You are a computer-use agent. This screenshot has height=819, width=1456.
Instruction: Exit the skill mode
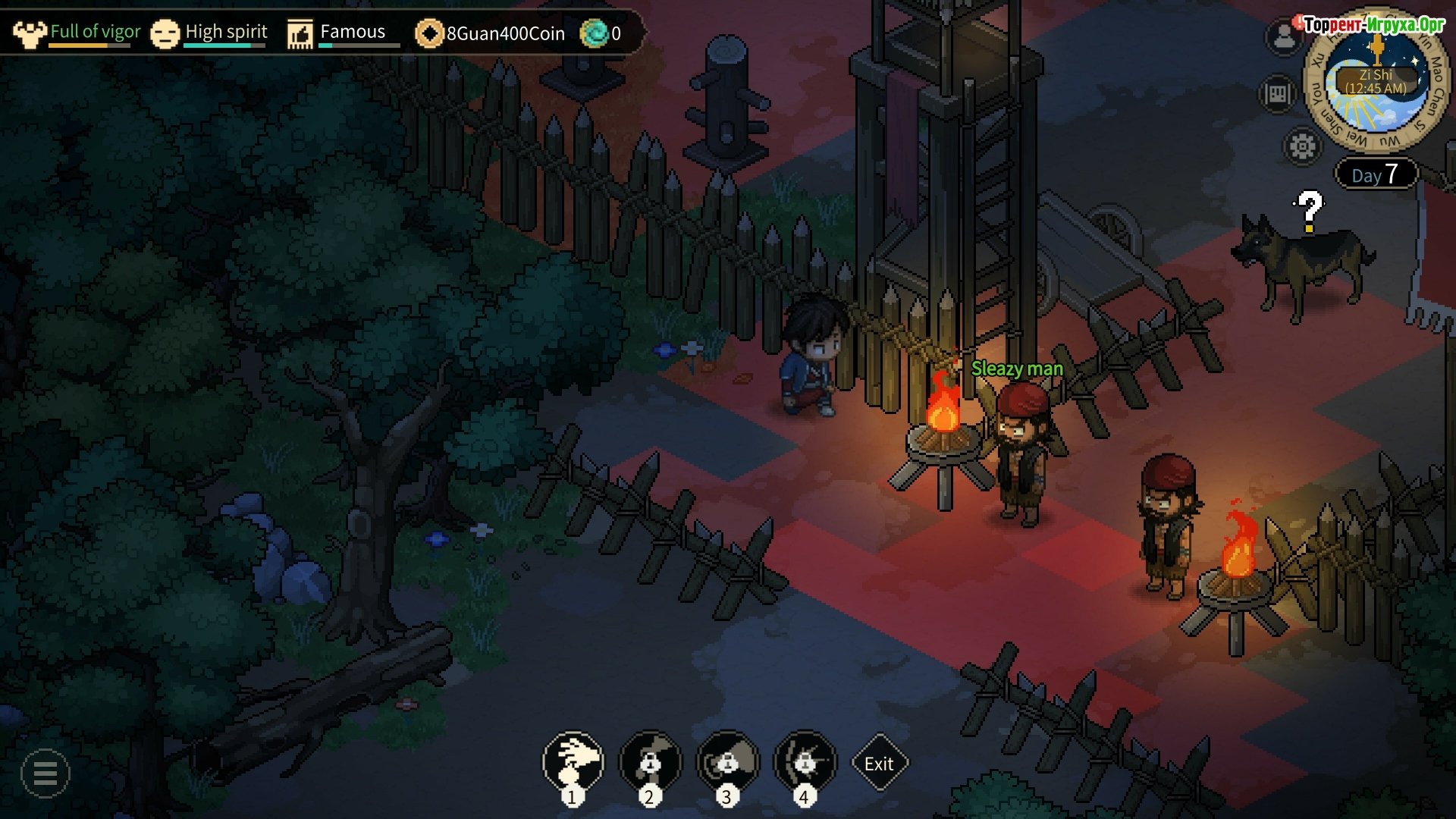click(x=879, y=764)
